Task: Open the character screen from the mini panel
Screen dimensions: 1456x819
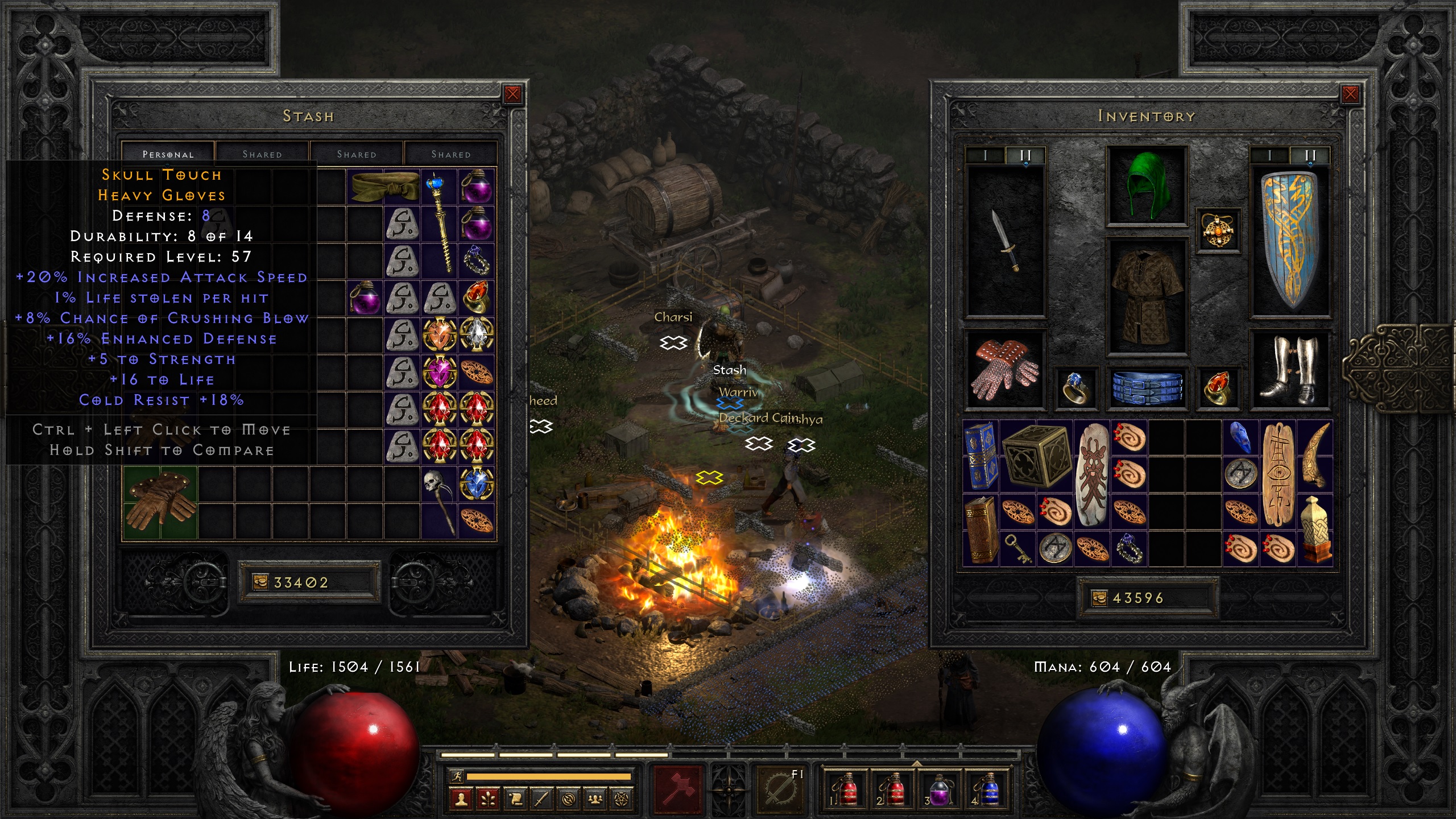Action: click(x=461, y=800)
